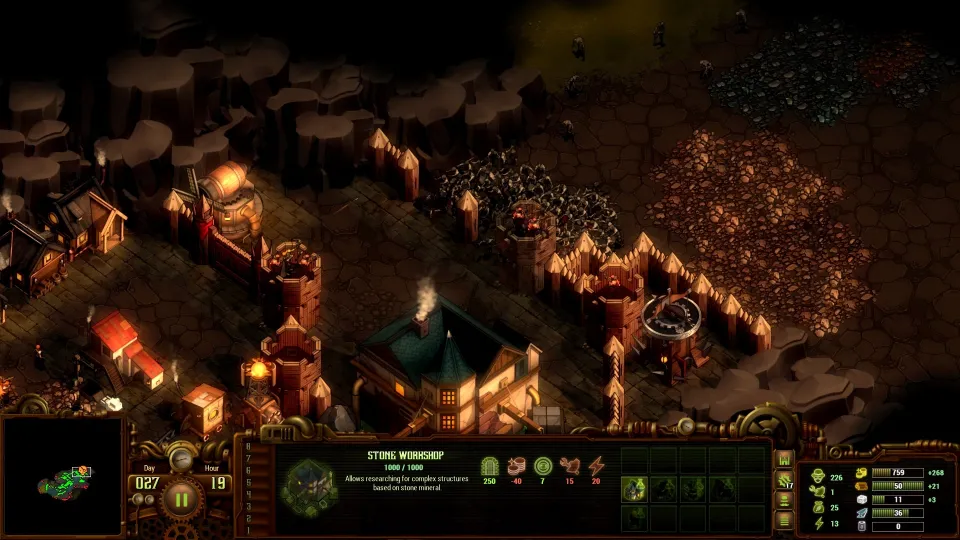This screenshot has height=540, width=960.
Task: Pause the game with the gear button
Action: pos(182,497)
